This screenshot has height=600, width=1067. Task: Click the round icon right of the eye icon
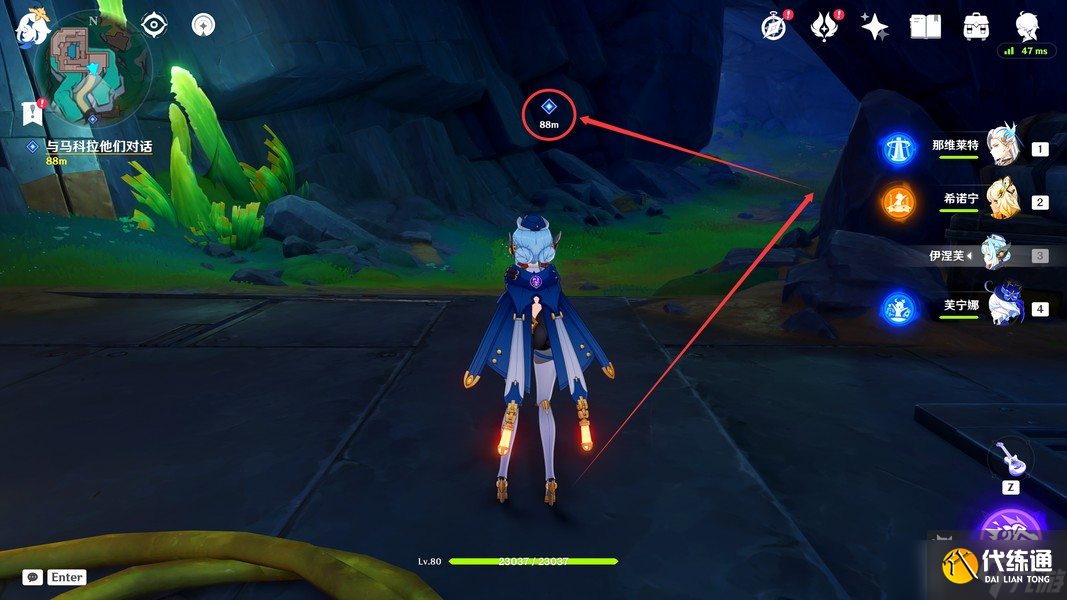204,24
